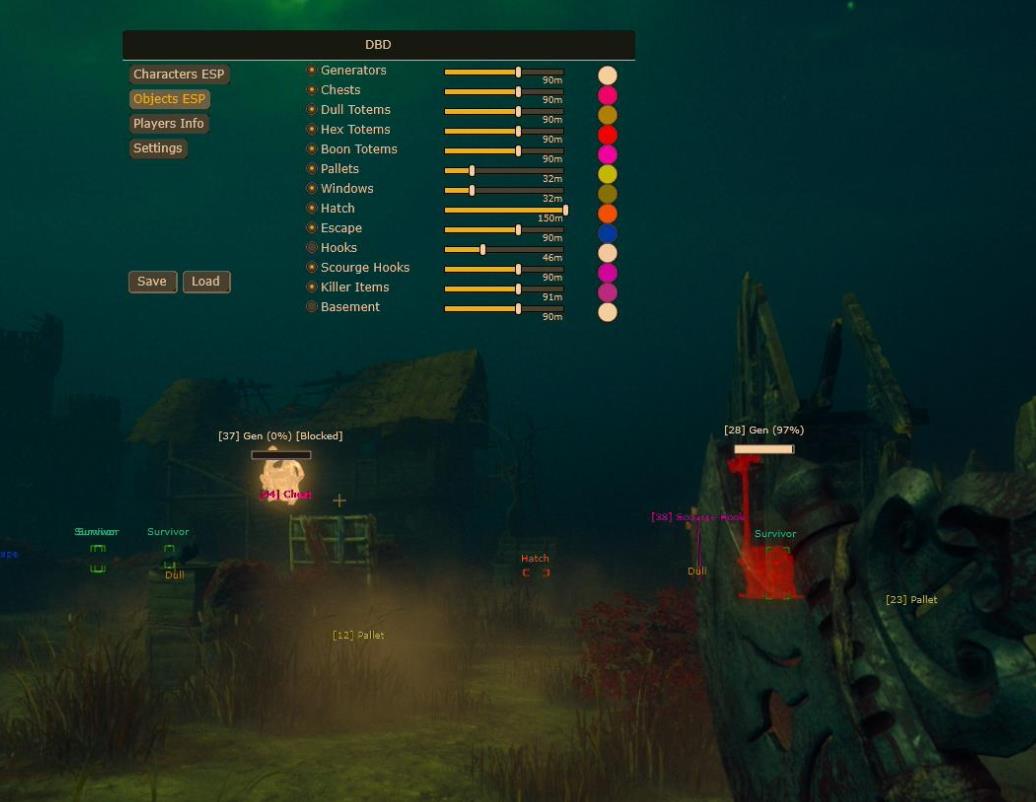Toggle the Generators radio option
Screen dimensions: 1036x802
pos(312,71)
